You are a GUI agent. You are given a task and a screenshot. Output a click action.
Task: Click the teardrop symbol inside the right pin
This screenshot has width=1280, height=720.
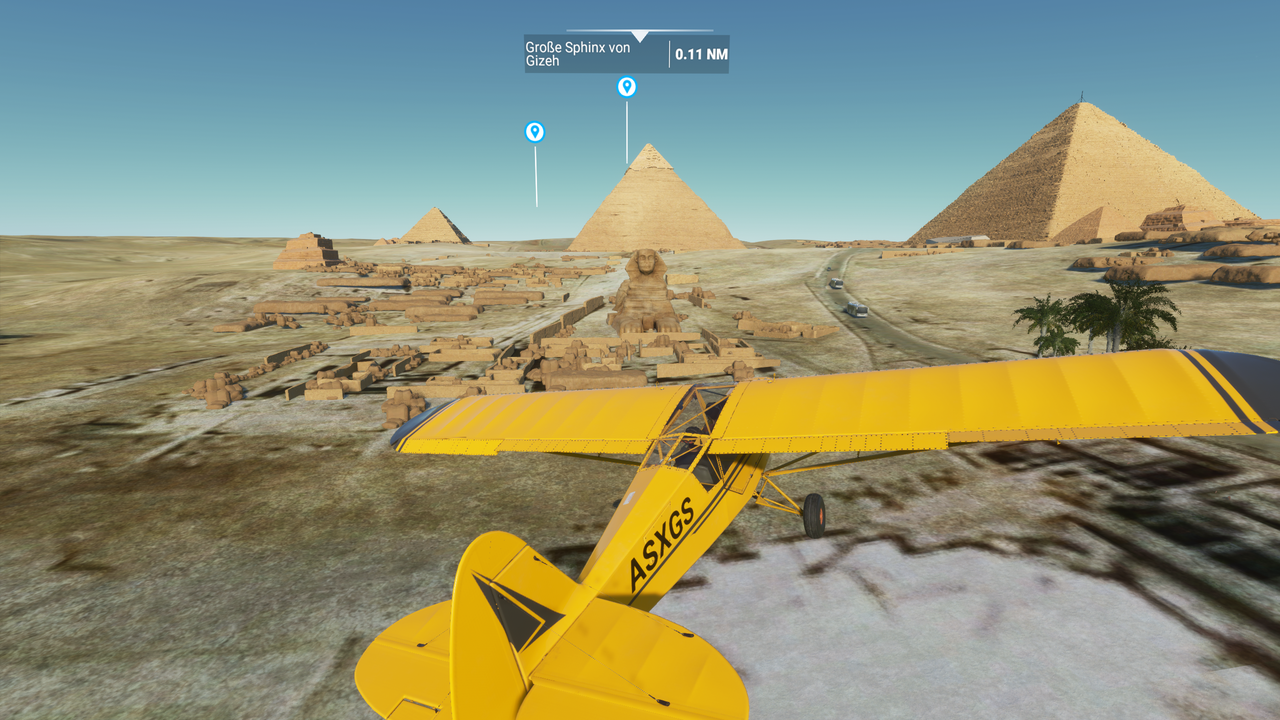click(627, 87)
